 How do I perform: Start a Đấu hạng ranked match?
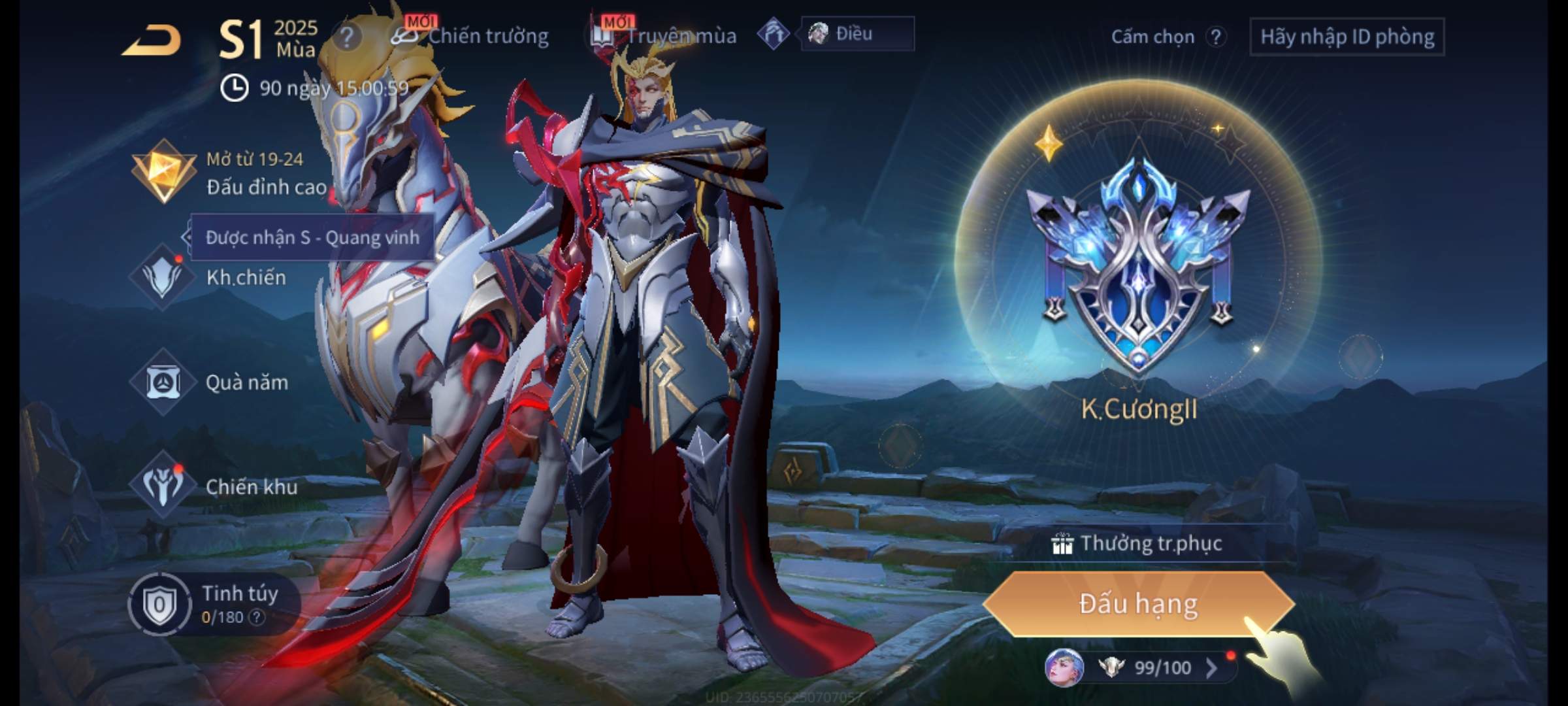[x=1138, y=604]
